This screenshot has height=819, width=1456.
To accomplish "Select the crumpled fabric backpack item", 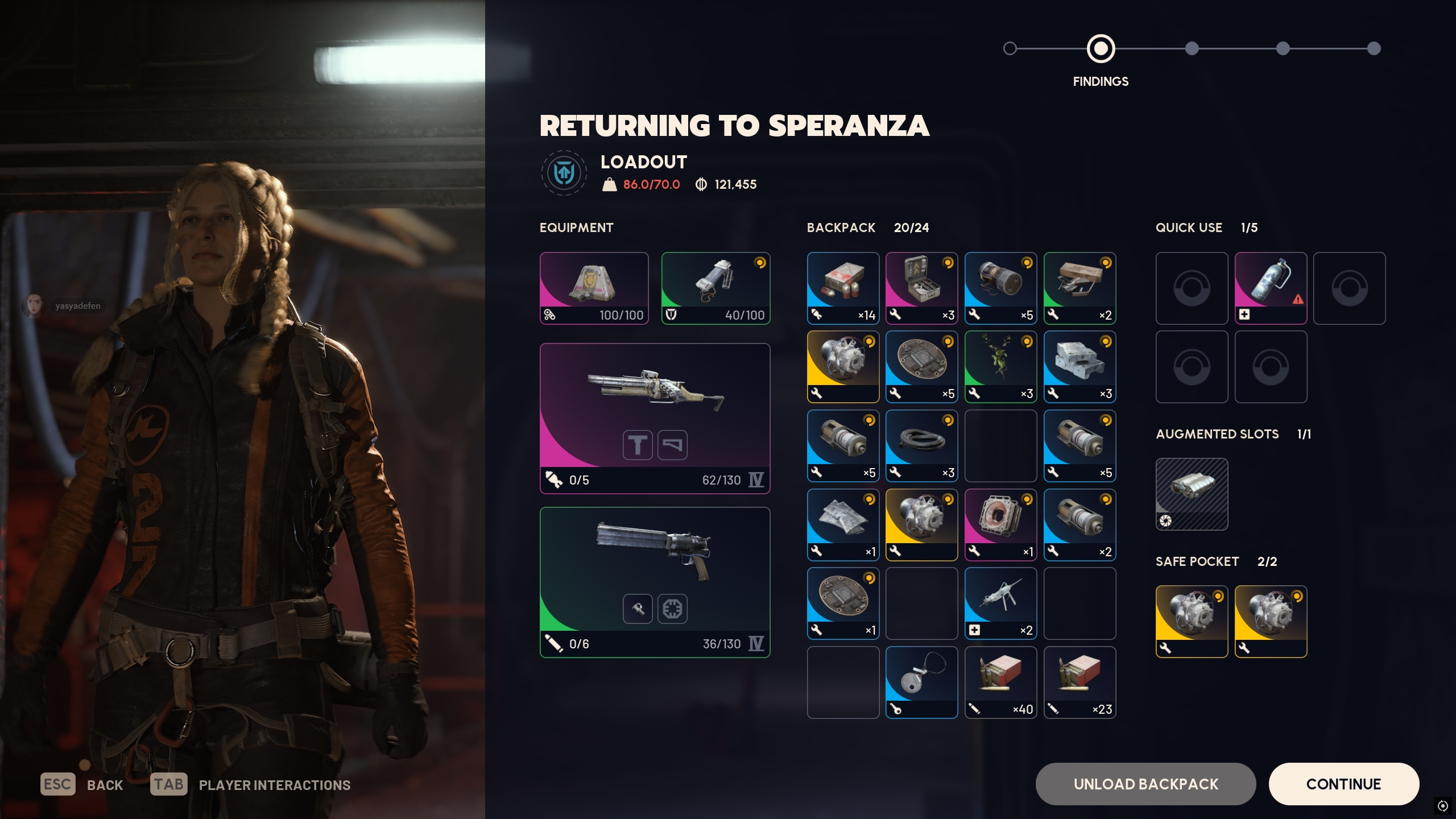I will pos(843,524).
